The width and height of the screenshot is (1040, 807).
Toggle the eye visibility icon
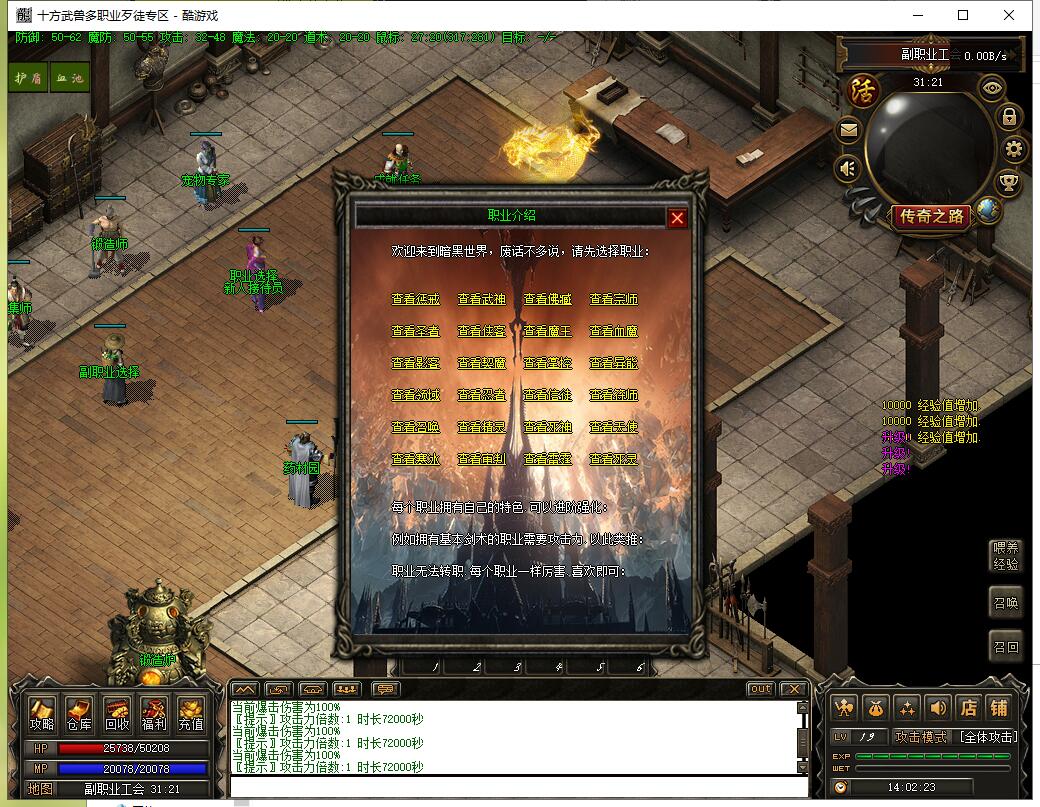tap(992, 88)
